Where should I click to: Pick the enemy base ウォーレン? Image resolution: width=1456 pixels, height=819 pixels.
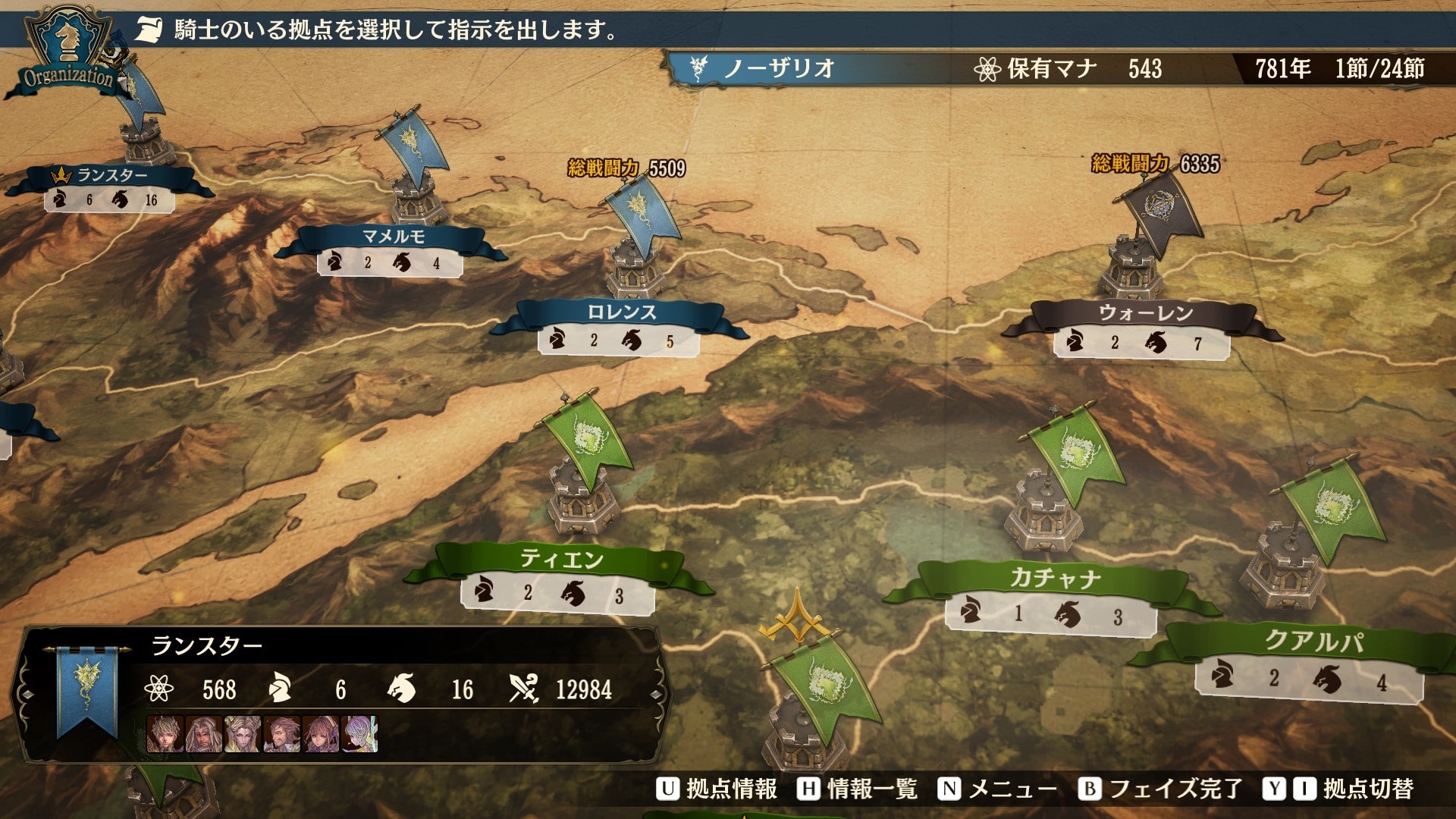tap(1145, 312)
